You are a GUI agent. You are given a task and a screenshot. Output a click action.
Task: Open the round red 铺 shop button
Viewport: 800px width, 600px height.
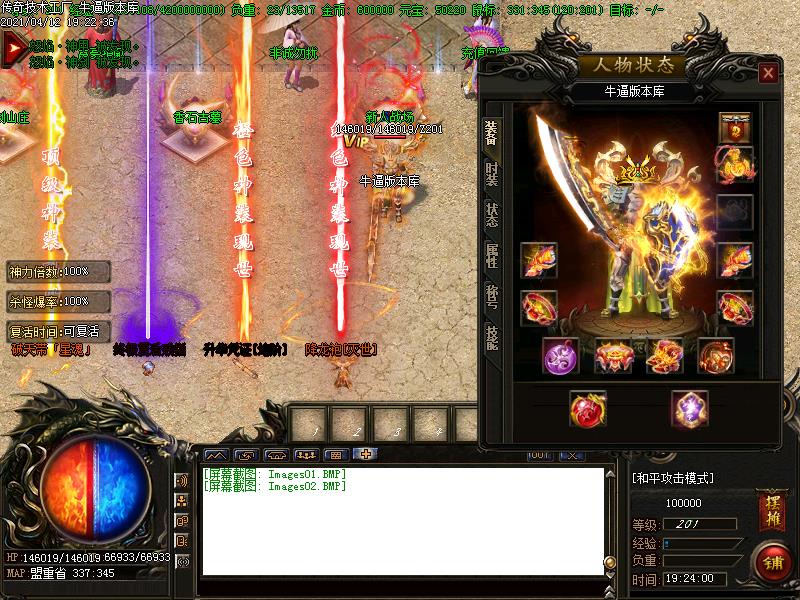pyautogui.click(x=772, y=560)
